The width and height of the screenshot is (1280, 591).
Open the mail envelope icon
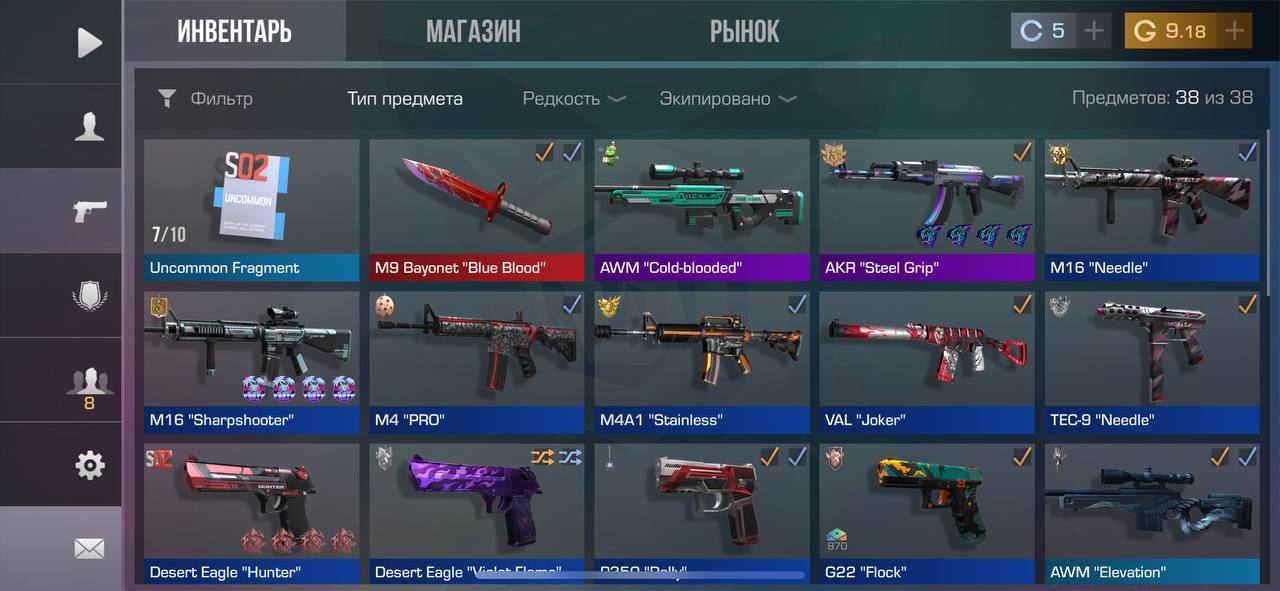89,548
